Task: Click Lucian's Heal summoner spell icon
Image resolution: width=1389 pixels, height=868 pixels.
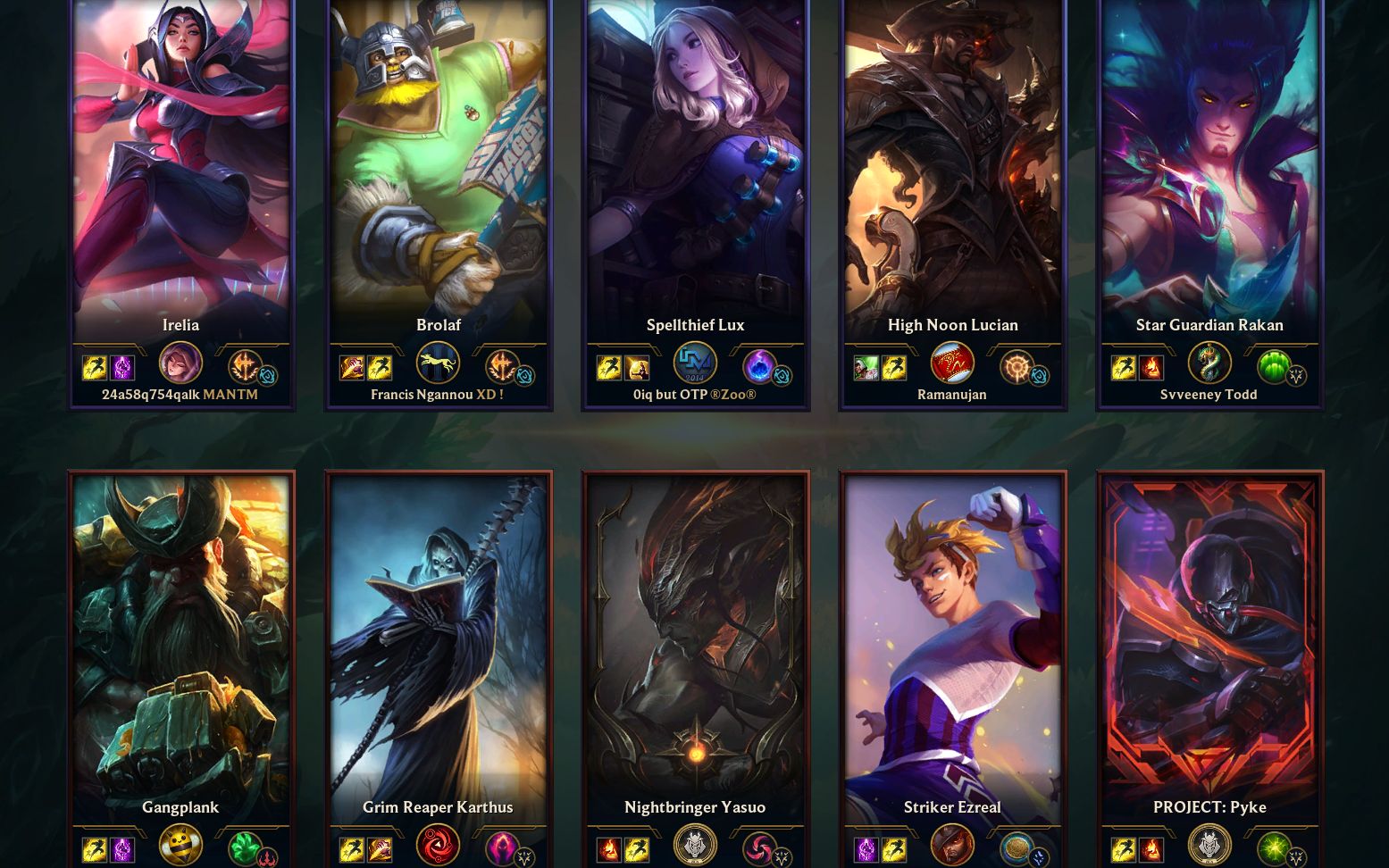Action: click(866, 367)
